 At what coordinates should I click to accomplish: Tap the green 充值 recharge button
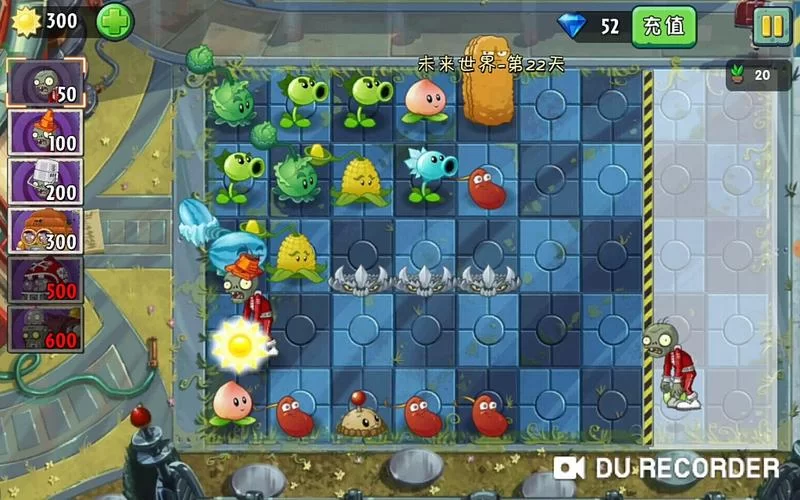[x=664, y=26]
